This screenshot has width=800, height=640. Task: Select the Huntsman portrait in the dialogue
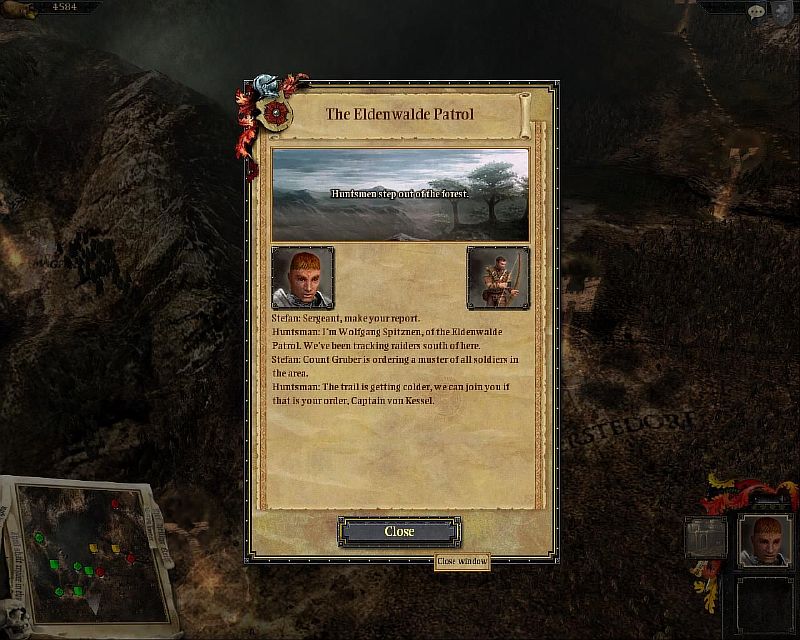coord(497,277)
